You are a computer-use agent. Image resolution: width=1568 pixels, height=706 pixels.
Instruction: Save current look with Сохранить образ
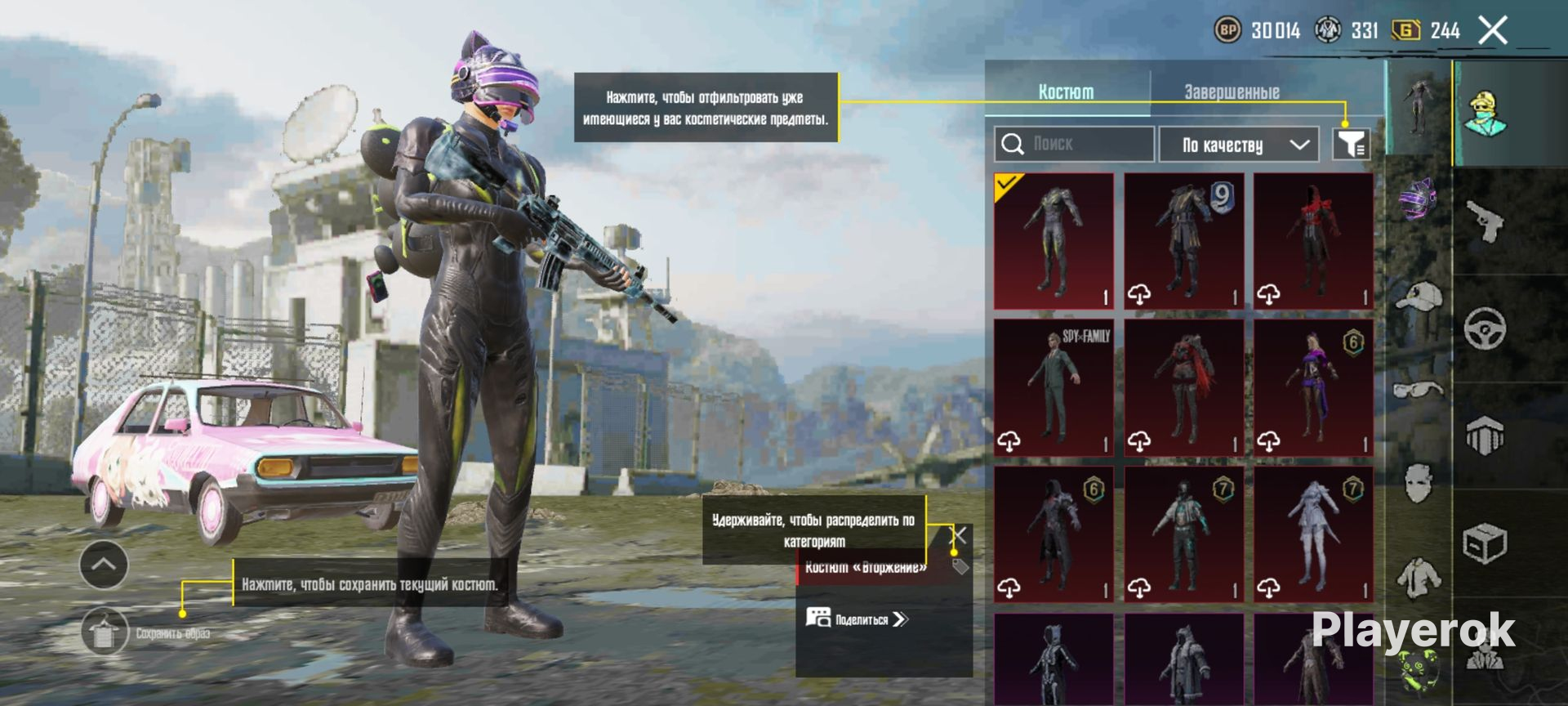pyautogui.click(x=105, y=632)
